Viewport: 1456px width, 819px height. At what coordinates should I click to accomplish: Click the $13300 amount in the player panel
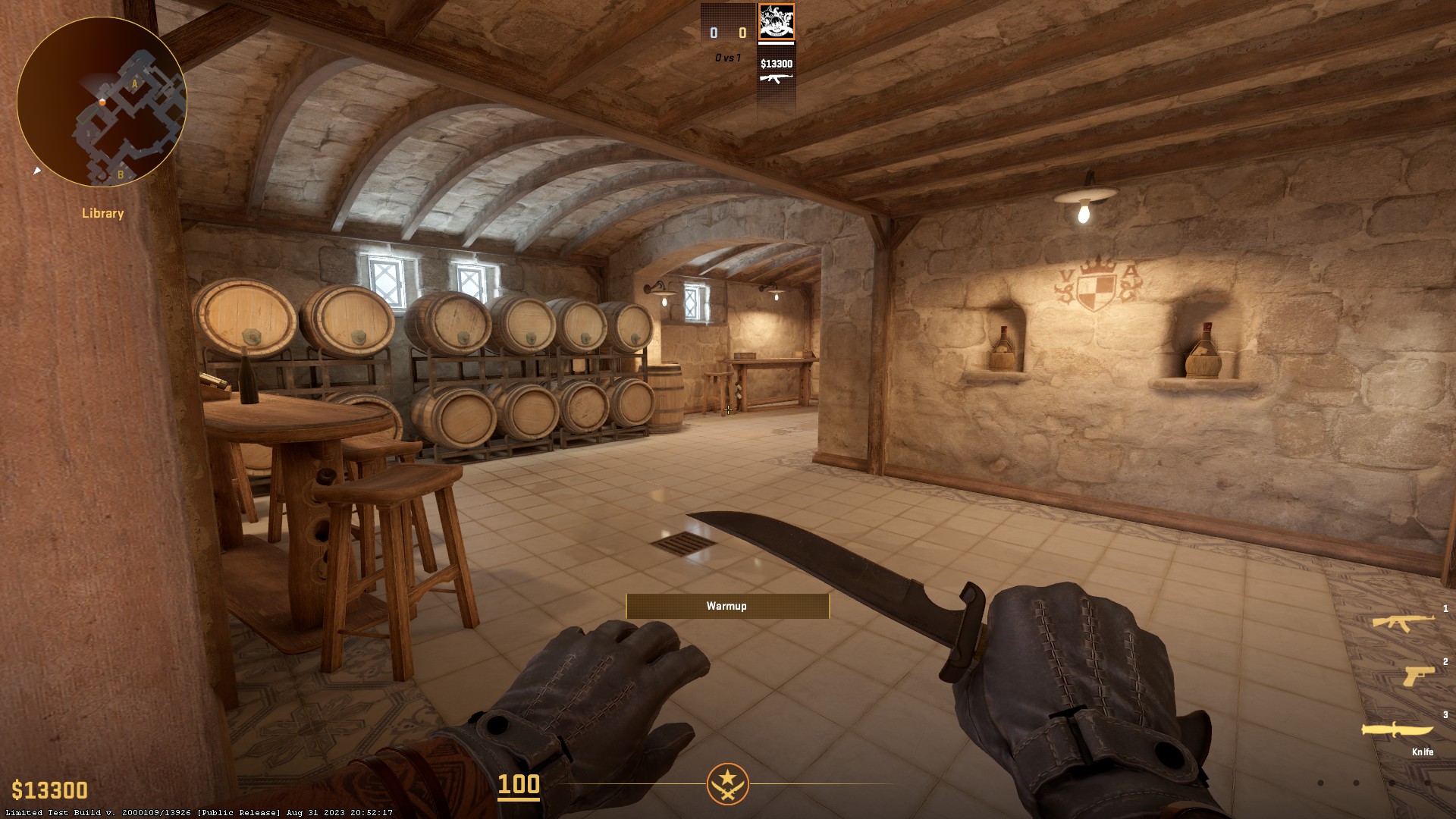coord(777,64)
